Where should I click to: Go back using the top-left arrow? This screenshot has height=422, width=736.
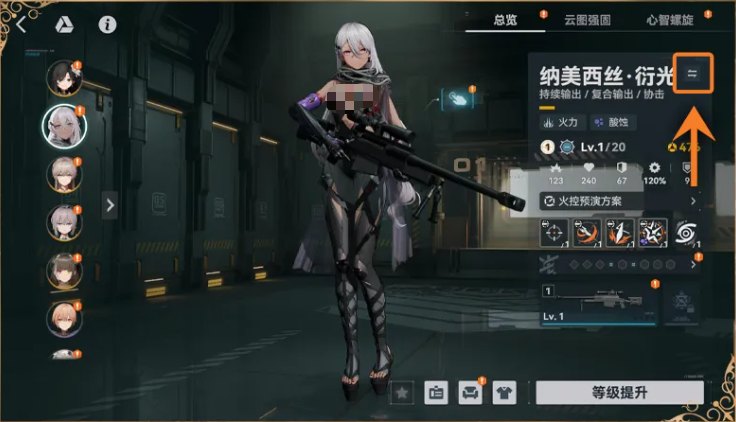(22, 24)
